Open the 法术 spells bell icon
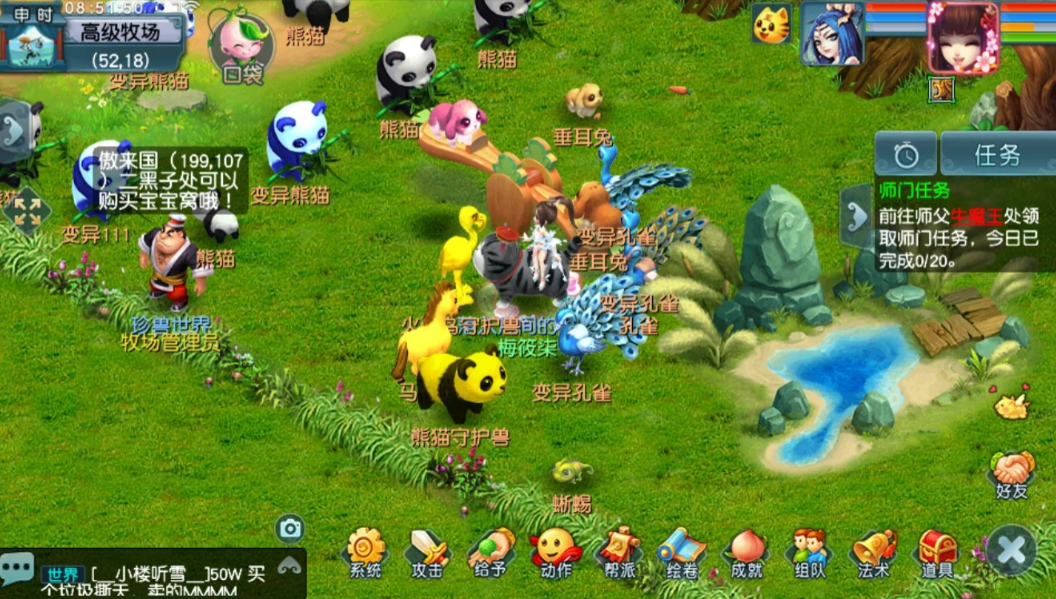The height and width of the screenshot is (599, 1056). 873,549
